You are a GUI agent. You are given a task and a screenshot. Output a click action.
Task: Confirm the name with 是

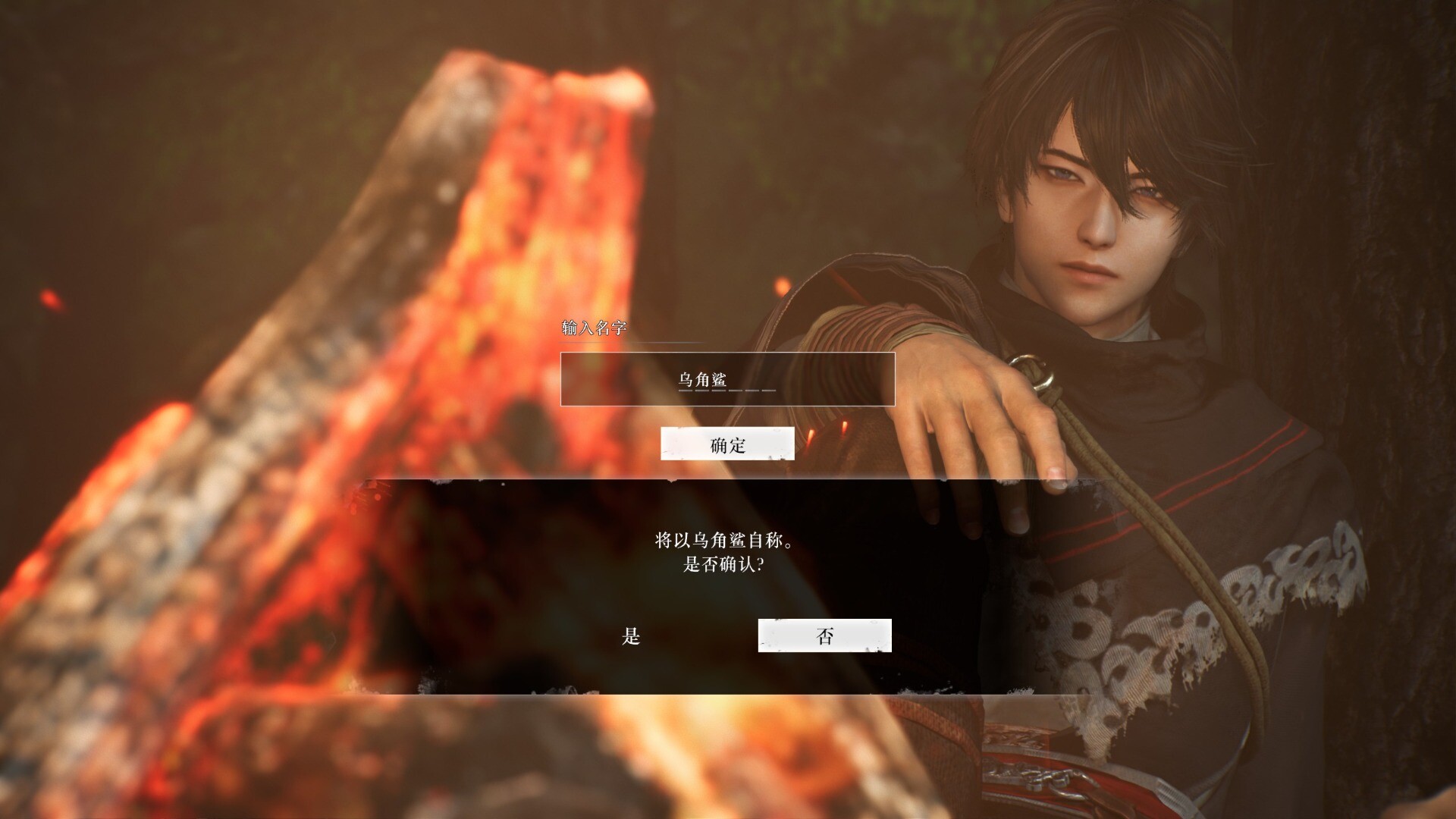click(631, 636)
